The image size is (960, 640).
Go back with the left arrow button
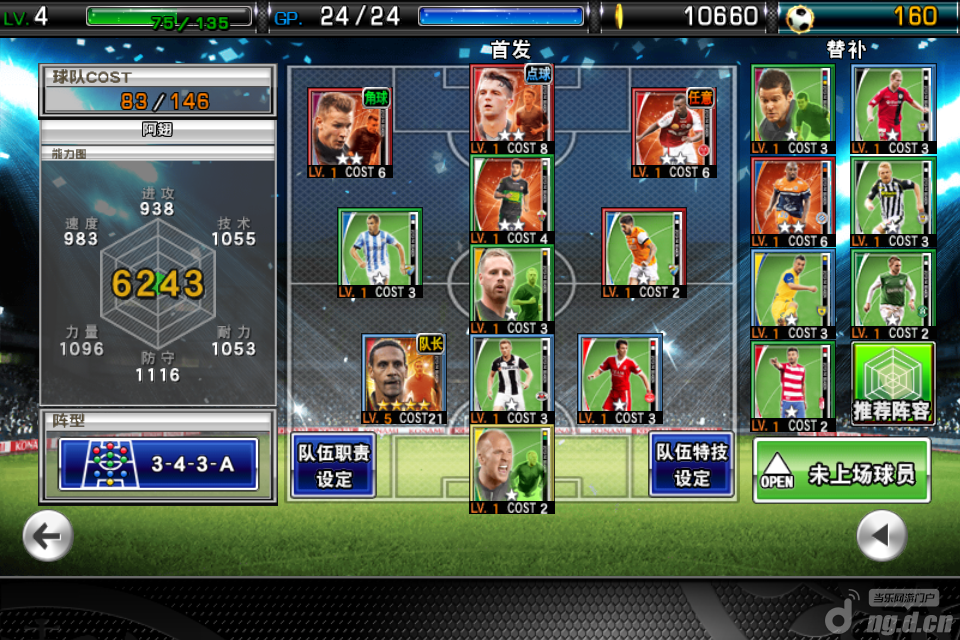pos(47,536)
